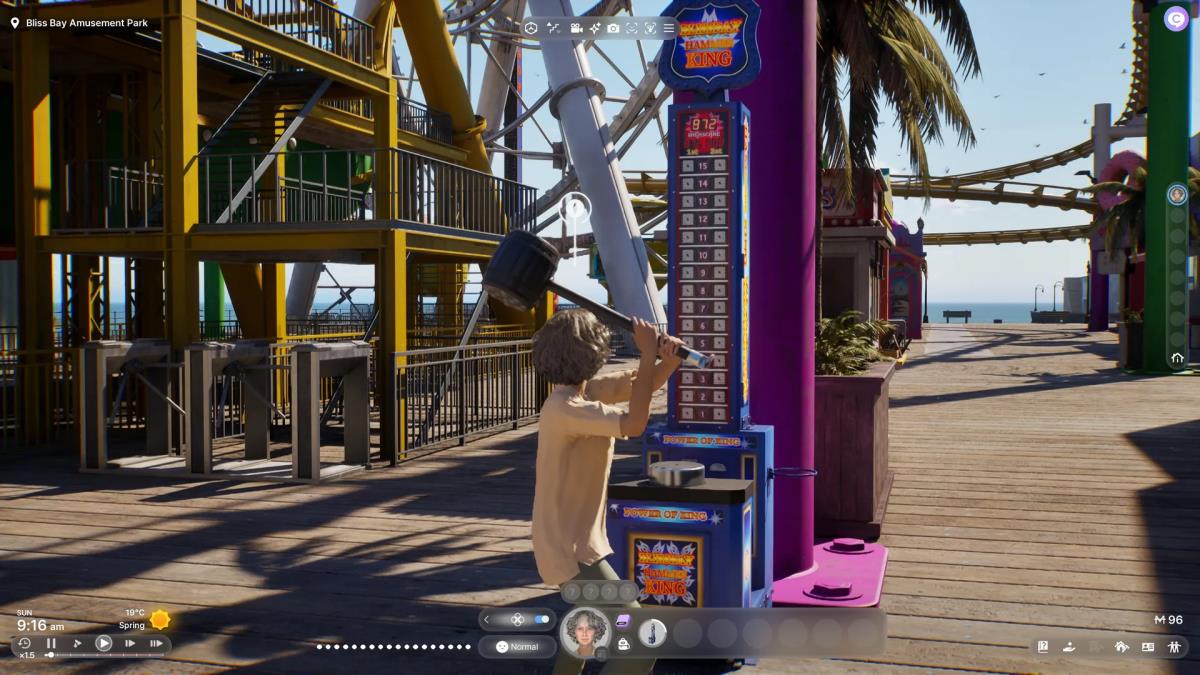Open the Normal mood status
1200x675 pixels.
coord(517,647)
